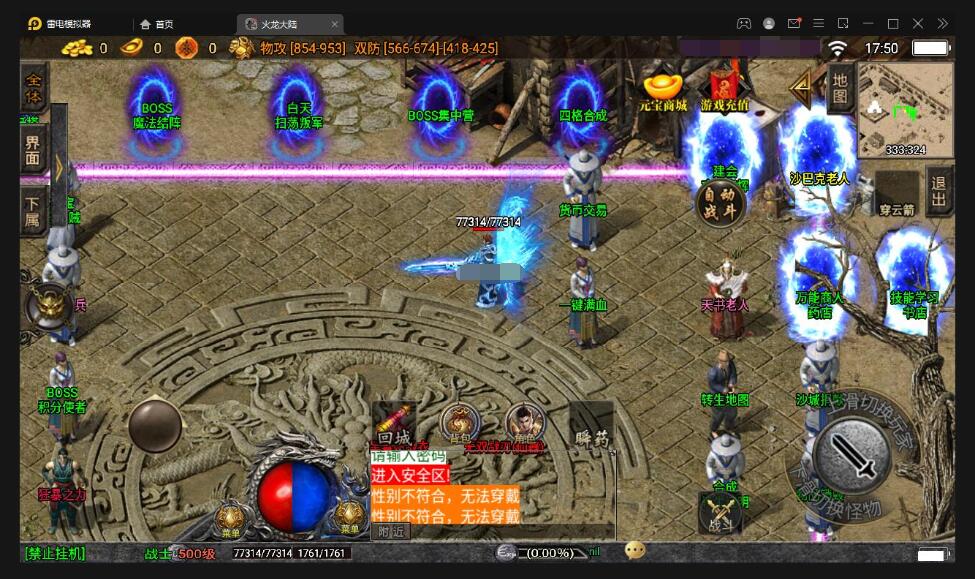Tap the 退出 exit button

(939, 192)
